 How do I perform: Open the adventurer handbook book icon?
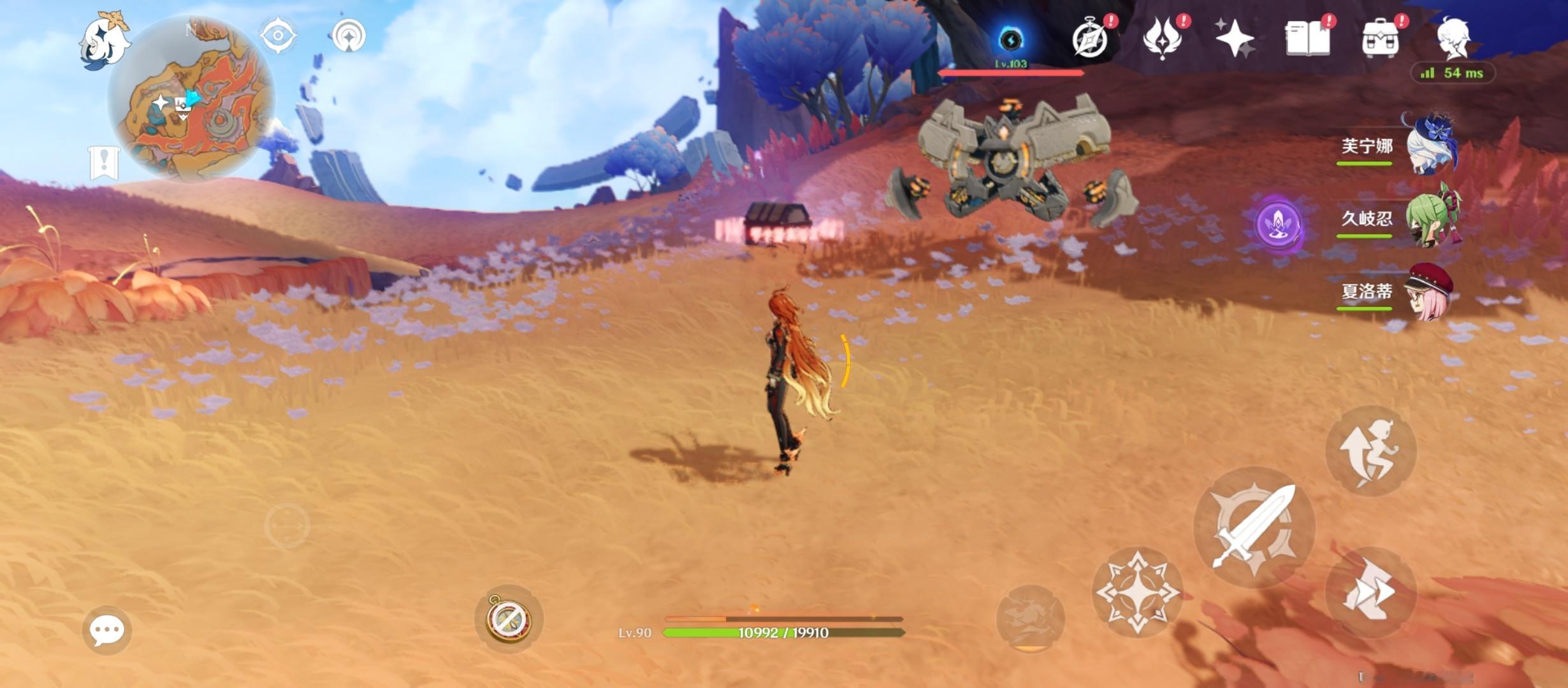[1308, 38]
